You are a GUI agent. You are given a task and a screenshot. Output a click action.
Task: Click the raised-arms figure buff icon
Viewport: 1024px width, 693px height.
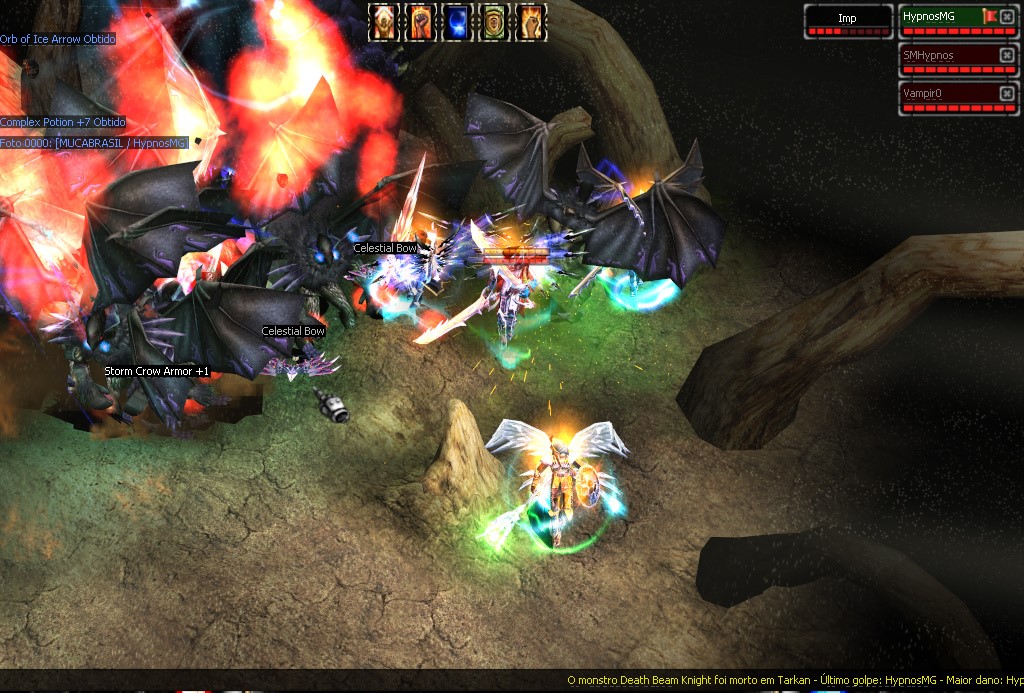pos(383,22)
